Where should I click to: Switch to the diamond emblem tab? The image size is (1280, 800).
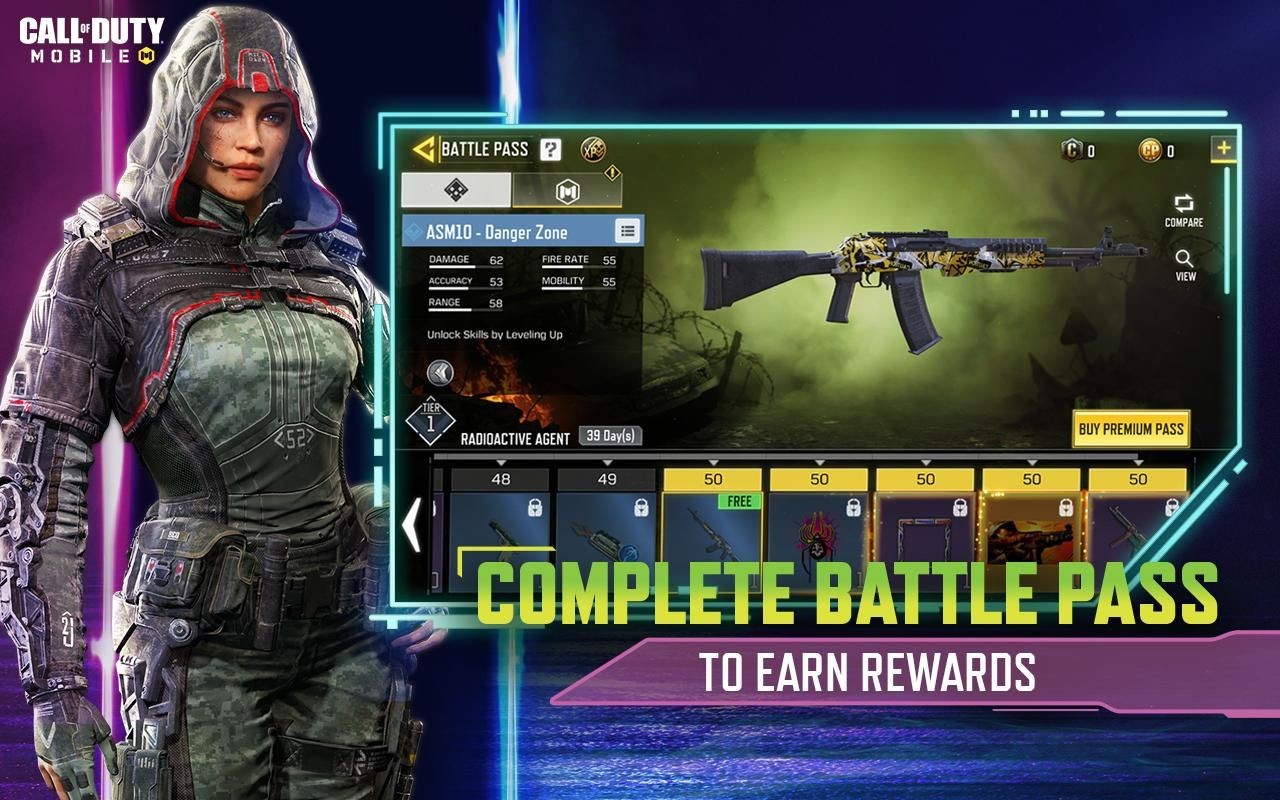[x=456, y=189]
